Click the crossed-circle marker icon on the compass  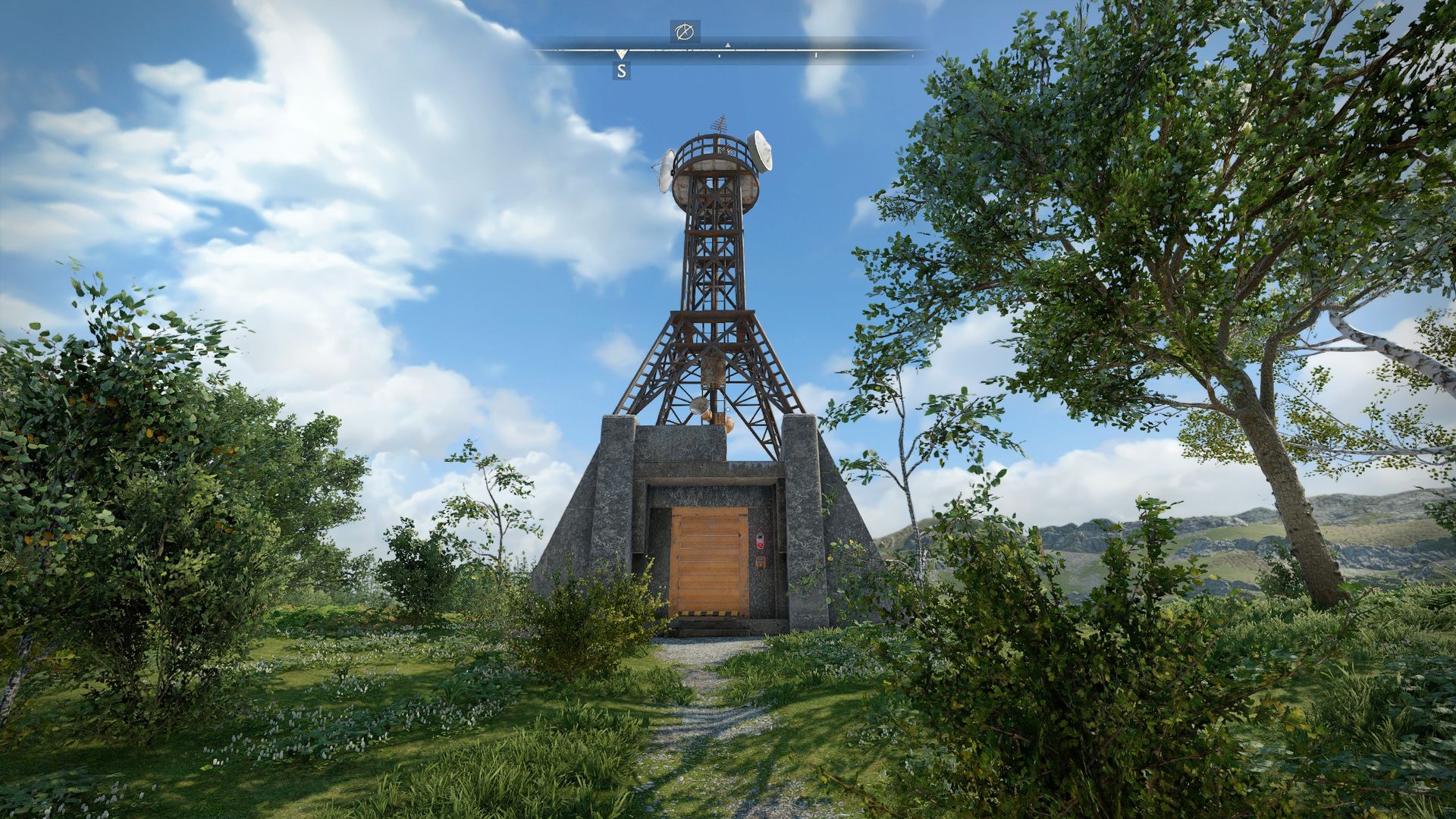tap(686, 33)
